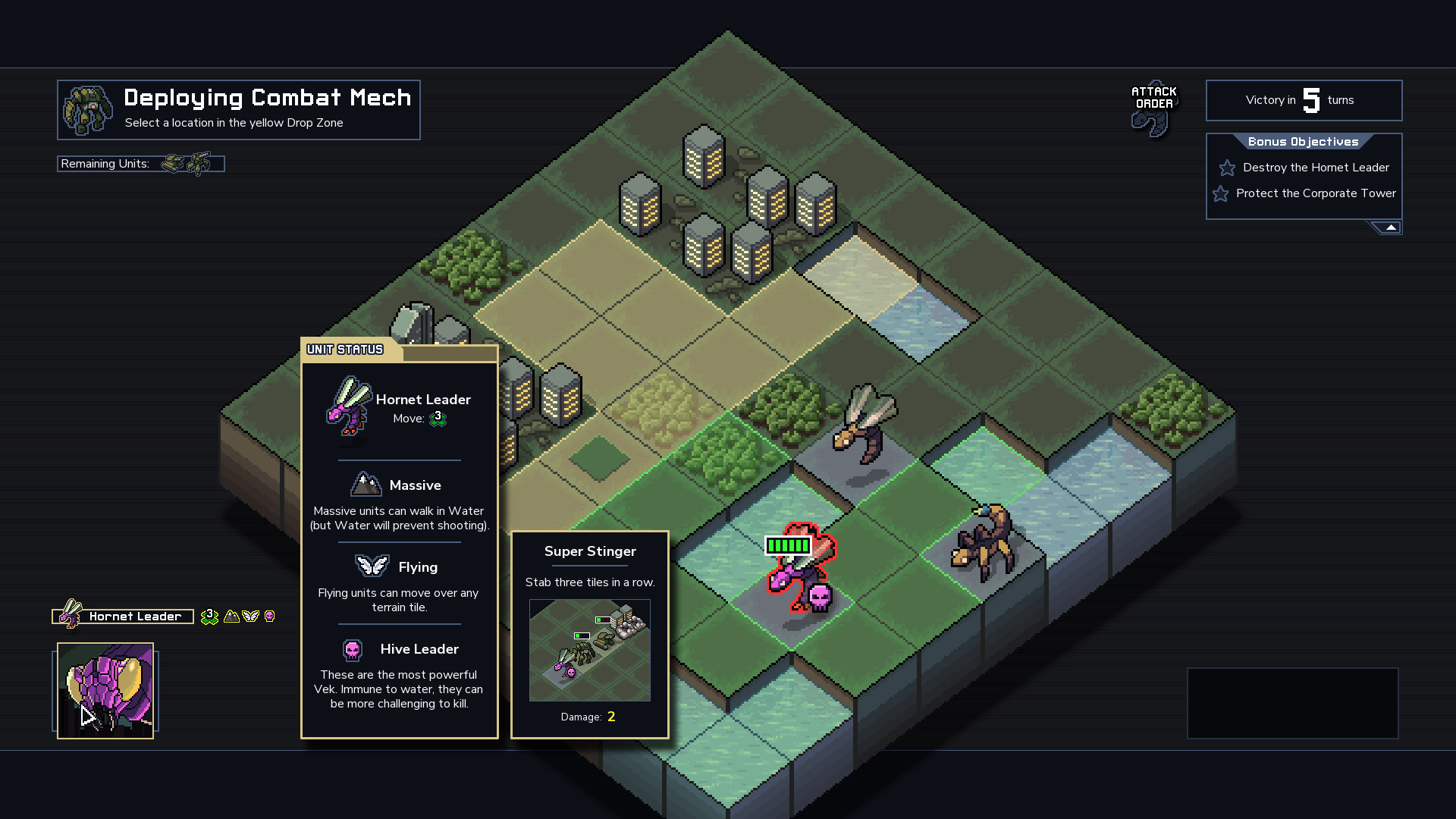Click the Massive mountain status icon

tap(231, 617)
